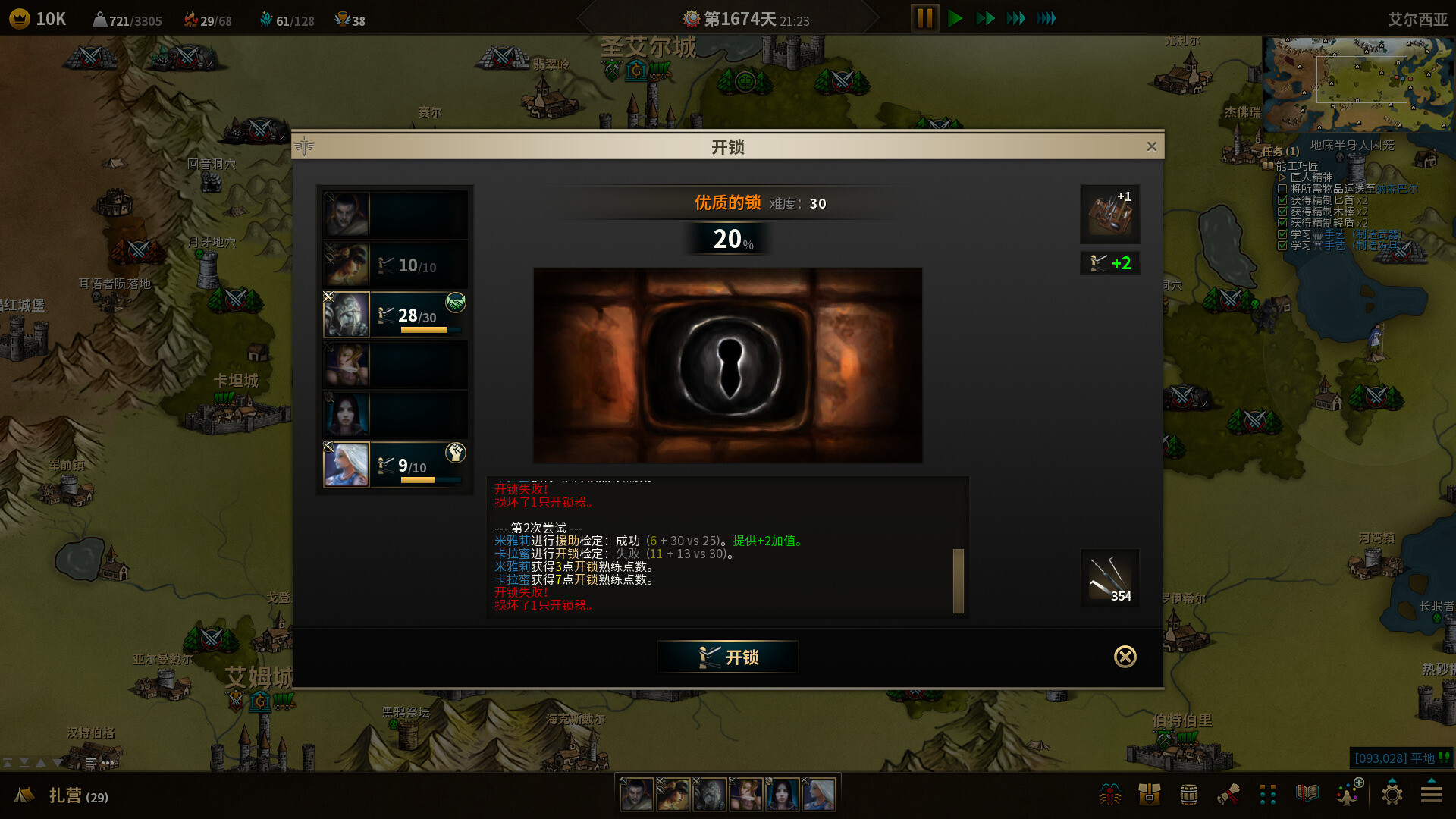The image size is (1456, 819).
Task: Set game speed to double fast-forward
Action: click(x=985, y=18)
